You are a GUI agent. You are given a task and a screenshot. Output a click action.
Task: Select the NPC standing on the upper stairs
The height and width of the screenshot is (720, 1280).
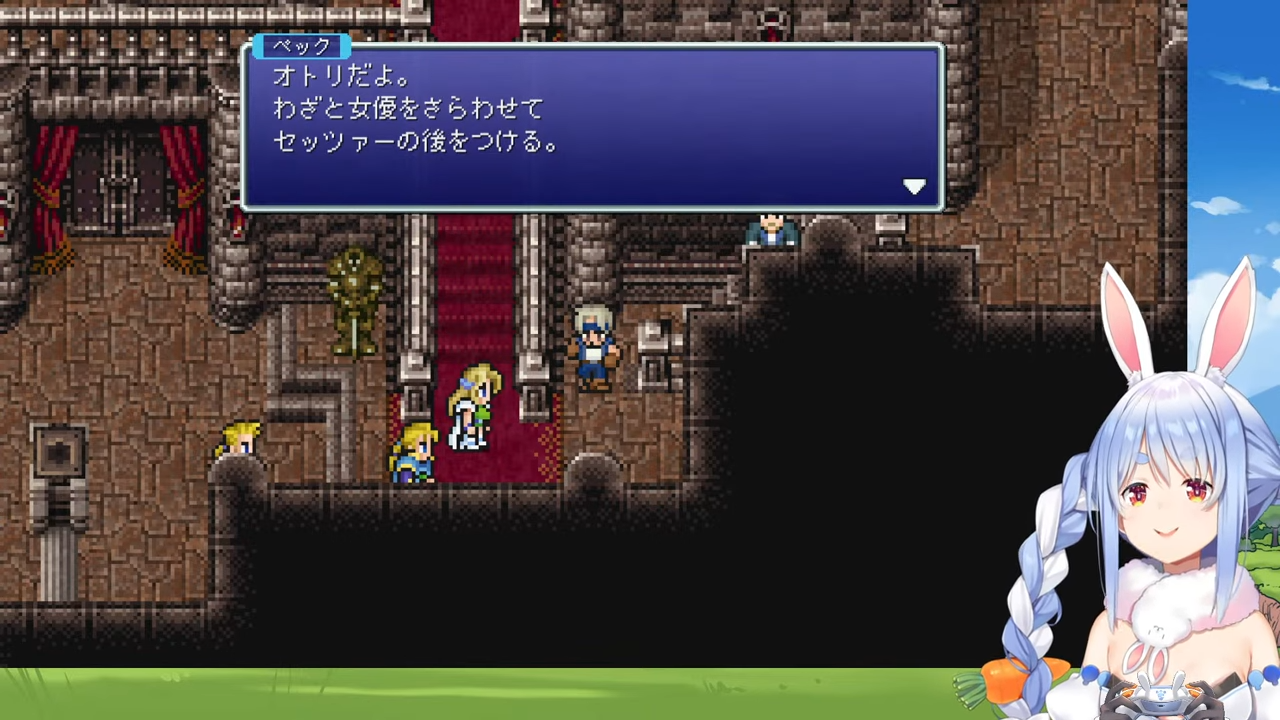pos(770,230)
